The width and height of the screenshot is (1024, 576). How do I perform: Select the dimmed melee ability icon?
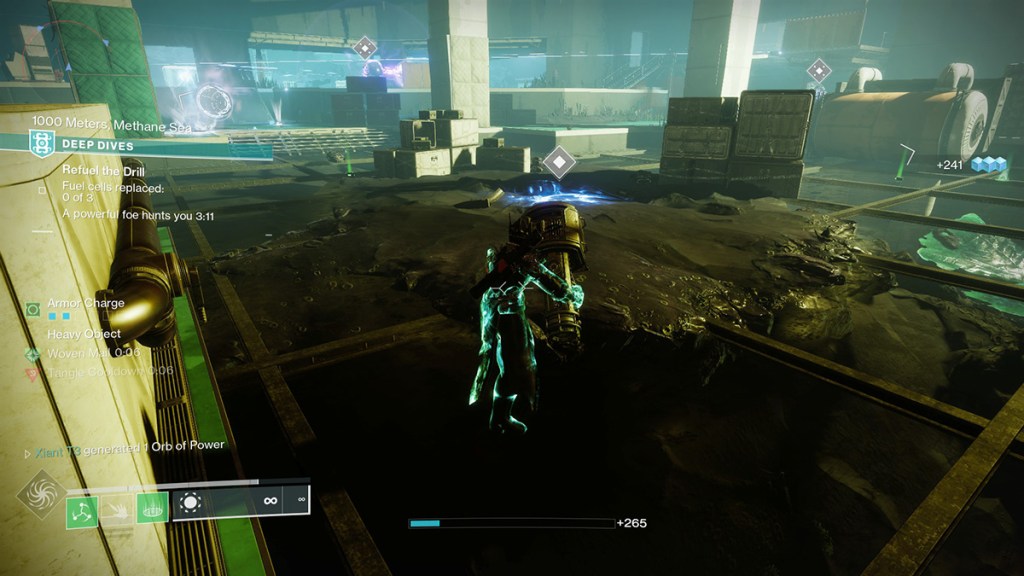tap(117, 511)
